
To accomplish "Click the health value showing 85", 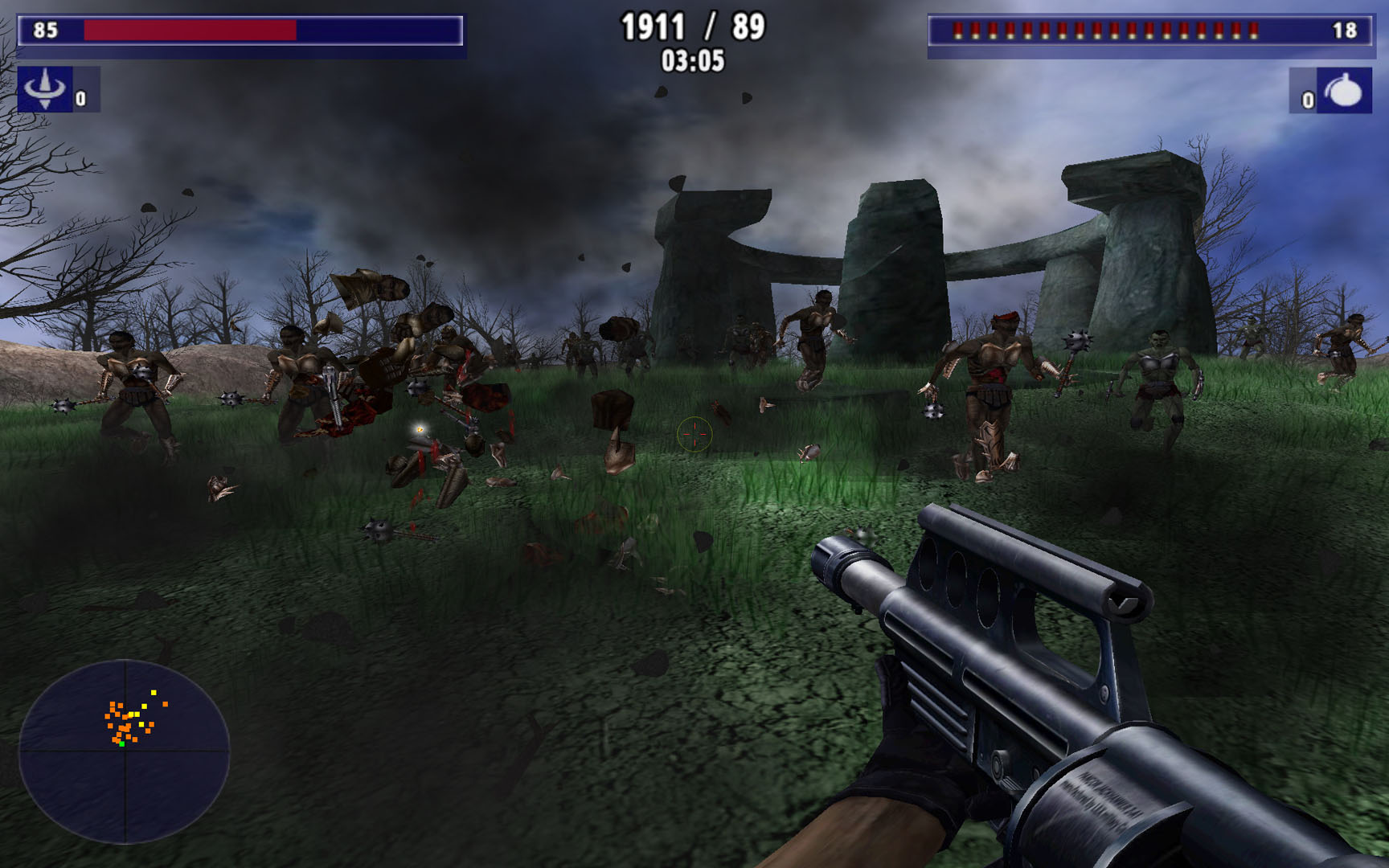I will tap(45, 30).
